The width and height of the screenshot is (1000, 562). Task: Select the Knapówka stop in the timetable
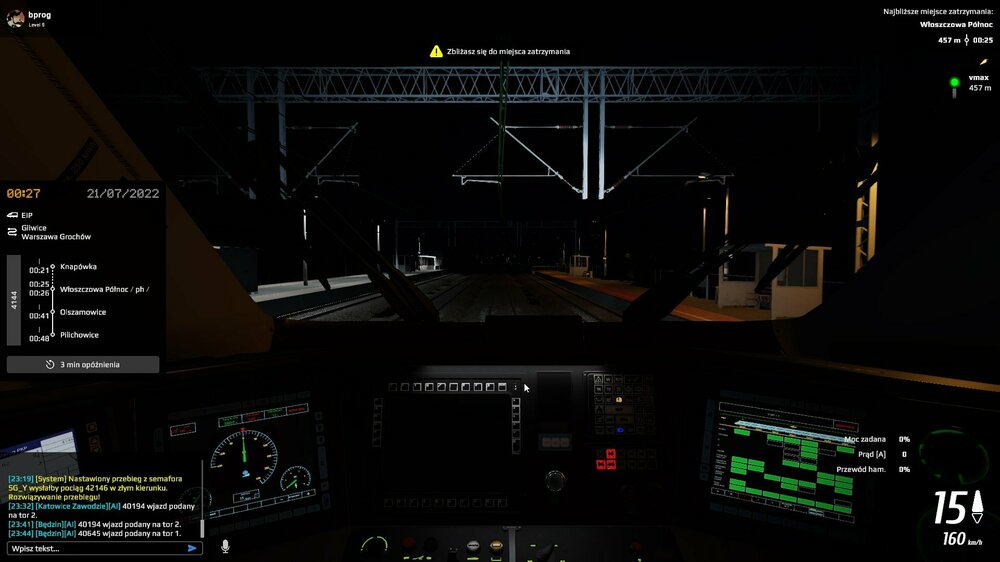click(78, 267)
